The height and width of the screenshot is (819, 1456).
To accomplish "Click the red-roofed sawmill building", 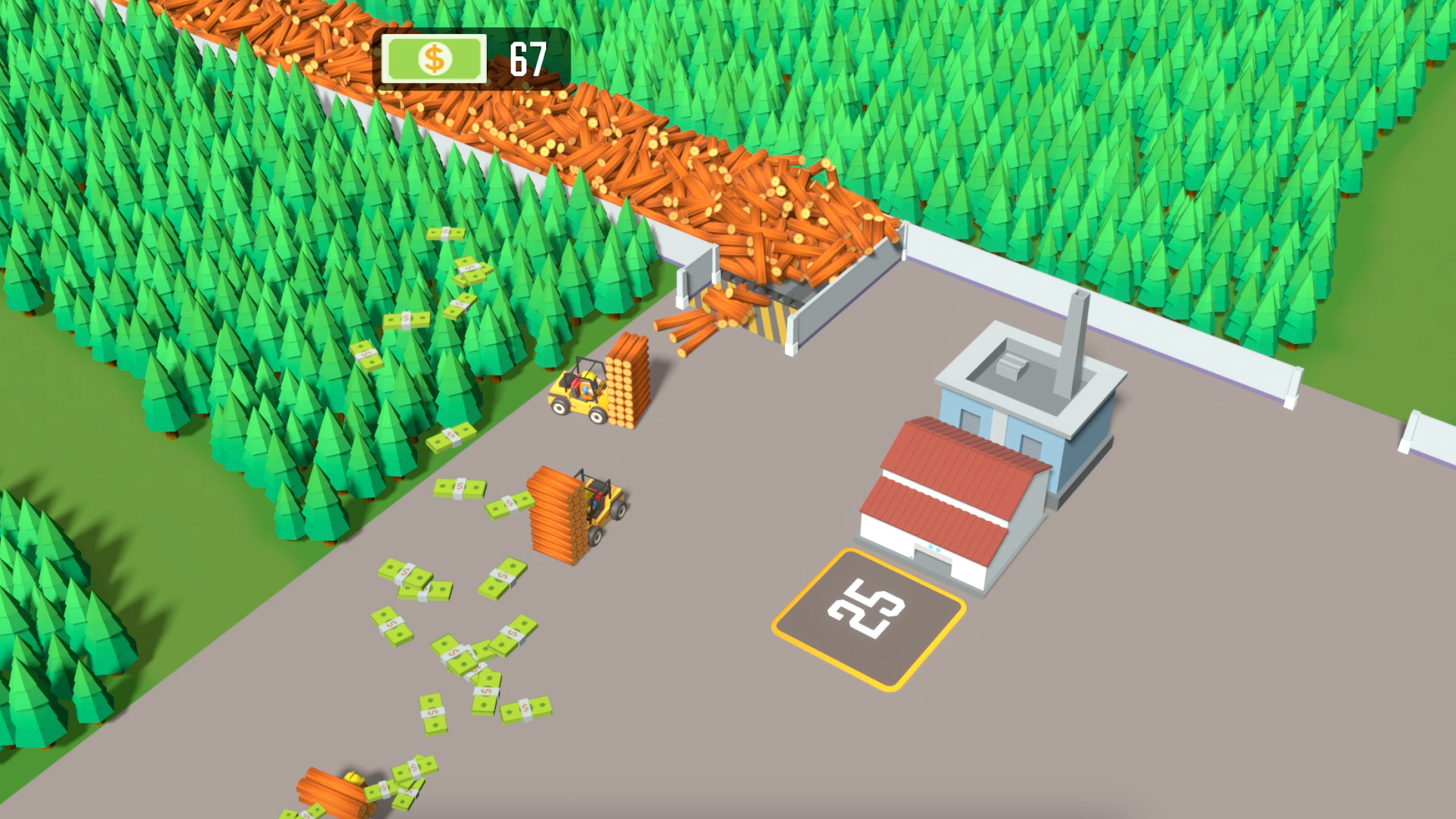I will tap(948, 478).
